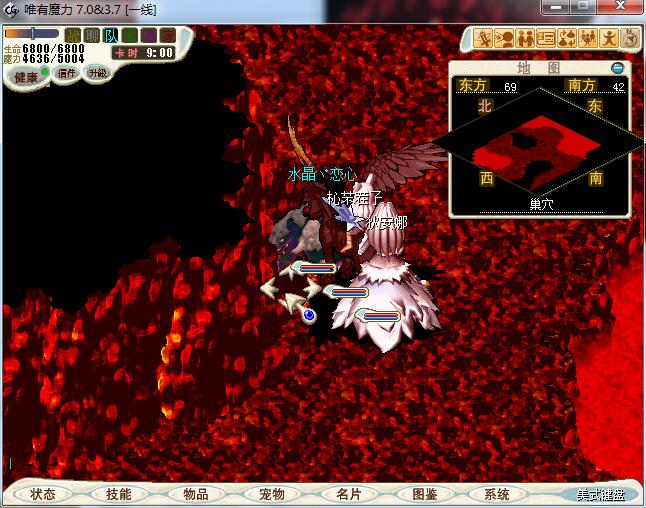The width and height of the screenshot is (646, 508).
Task: Open the 信件 (Mail) button
Action: 67,73
